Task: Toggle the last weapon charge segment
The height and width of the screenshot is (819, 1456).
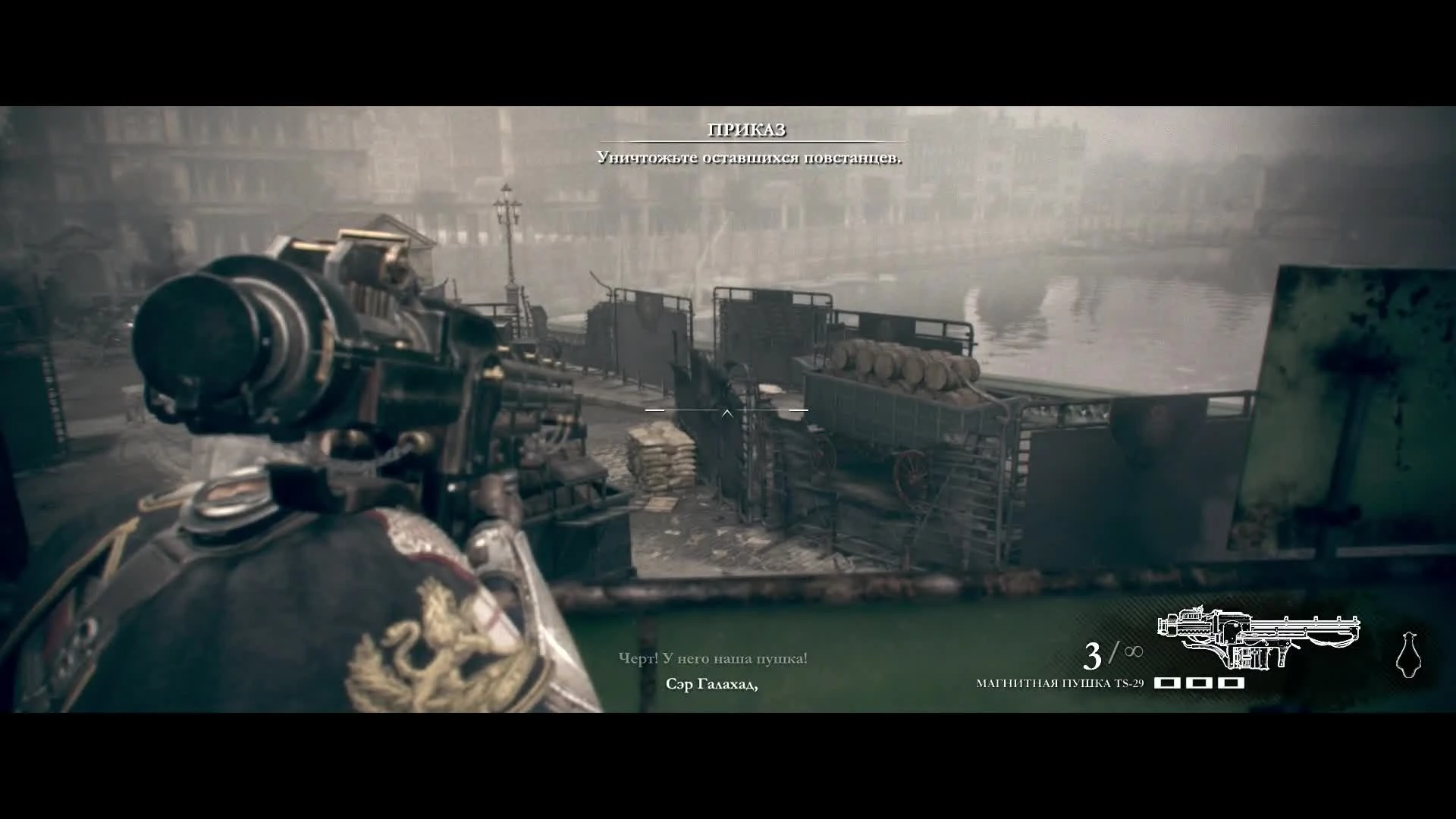Action: point(1232,682)
